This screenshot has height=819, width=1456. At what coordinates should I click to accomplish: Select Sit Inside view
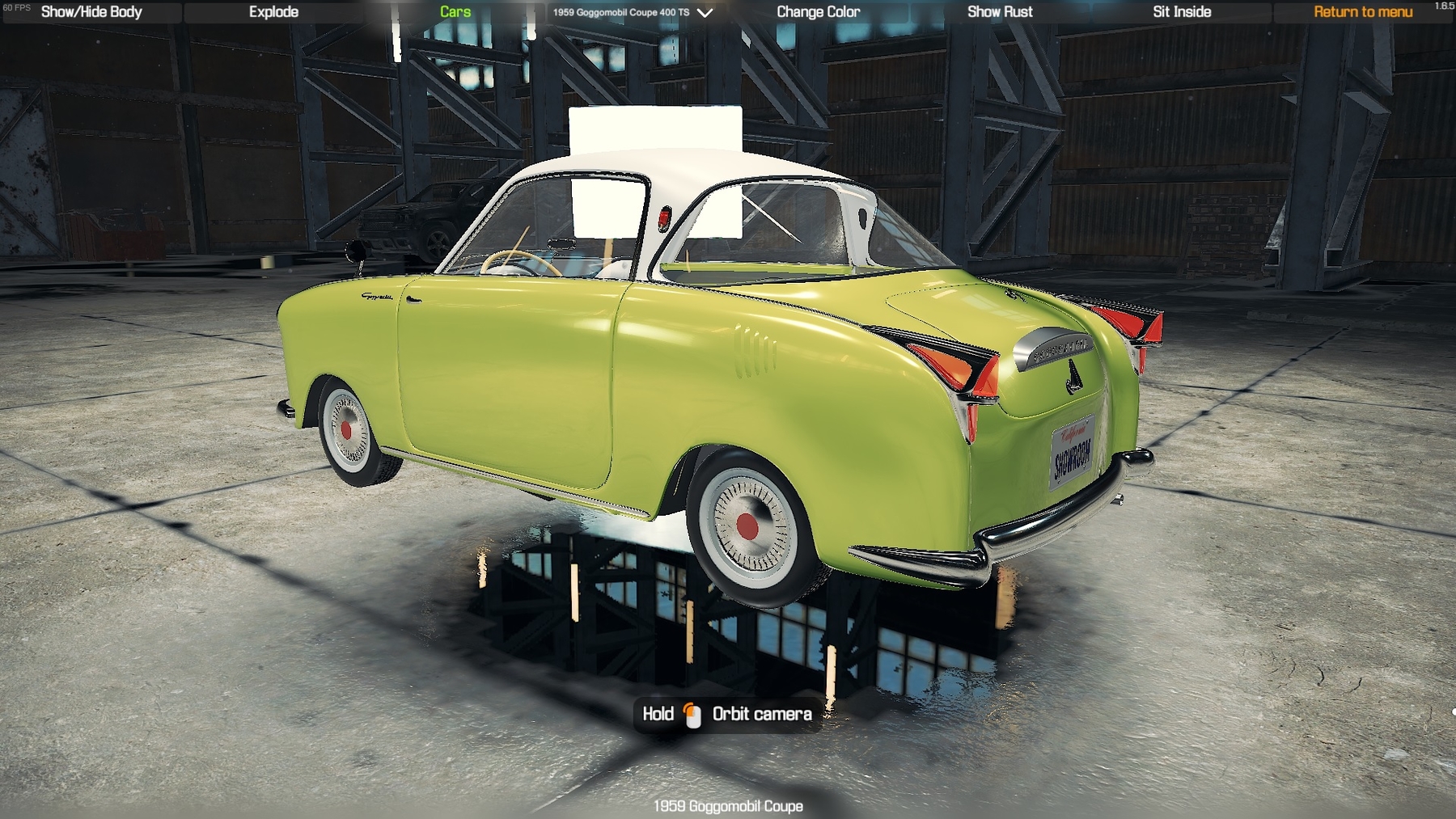(x=1181, y=12)
